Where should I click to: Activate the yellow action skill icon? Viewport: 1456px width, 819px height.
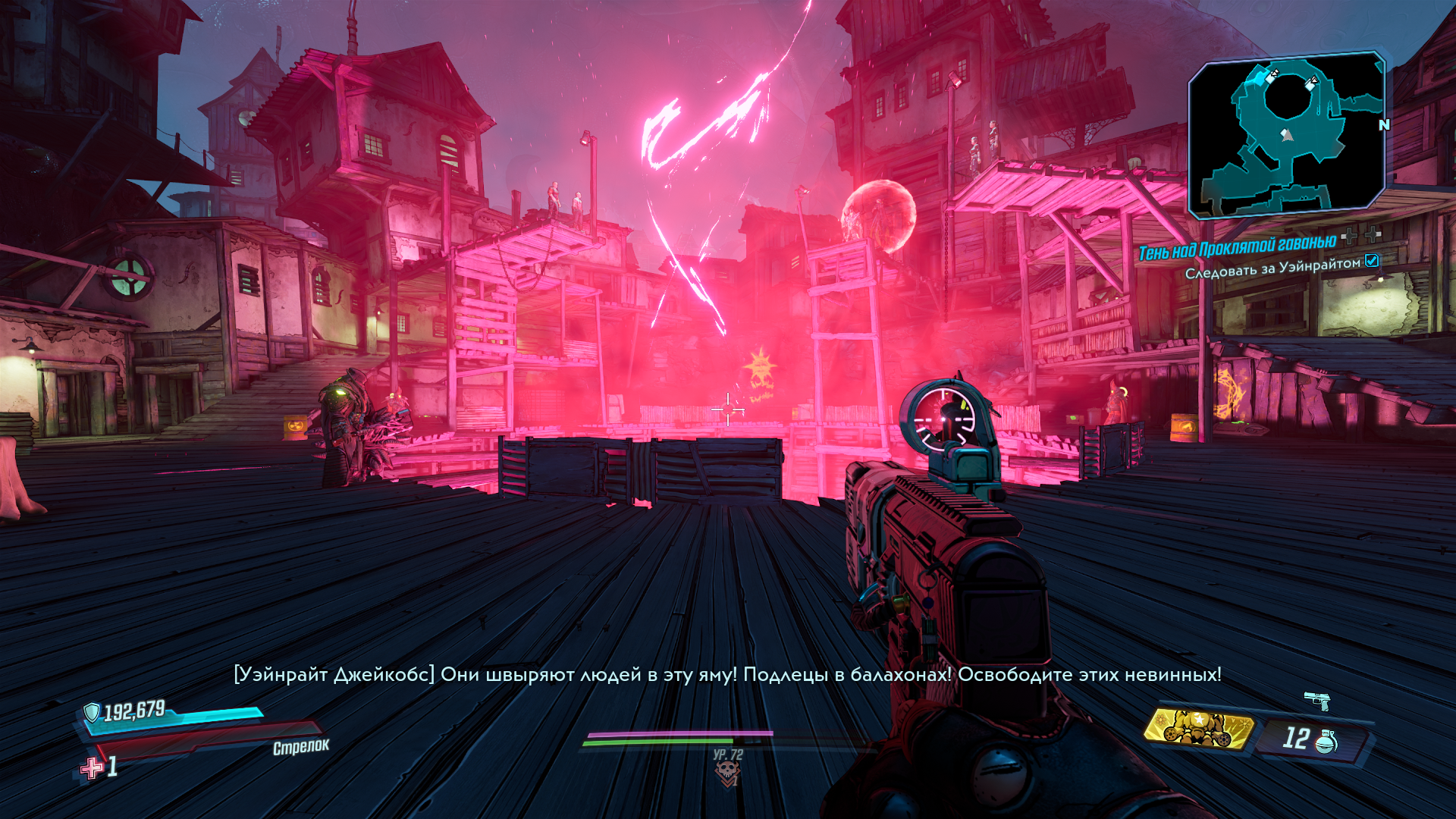(x=1199, y=729)
